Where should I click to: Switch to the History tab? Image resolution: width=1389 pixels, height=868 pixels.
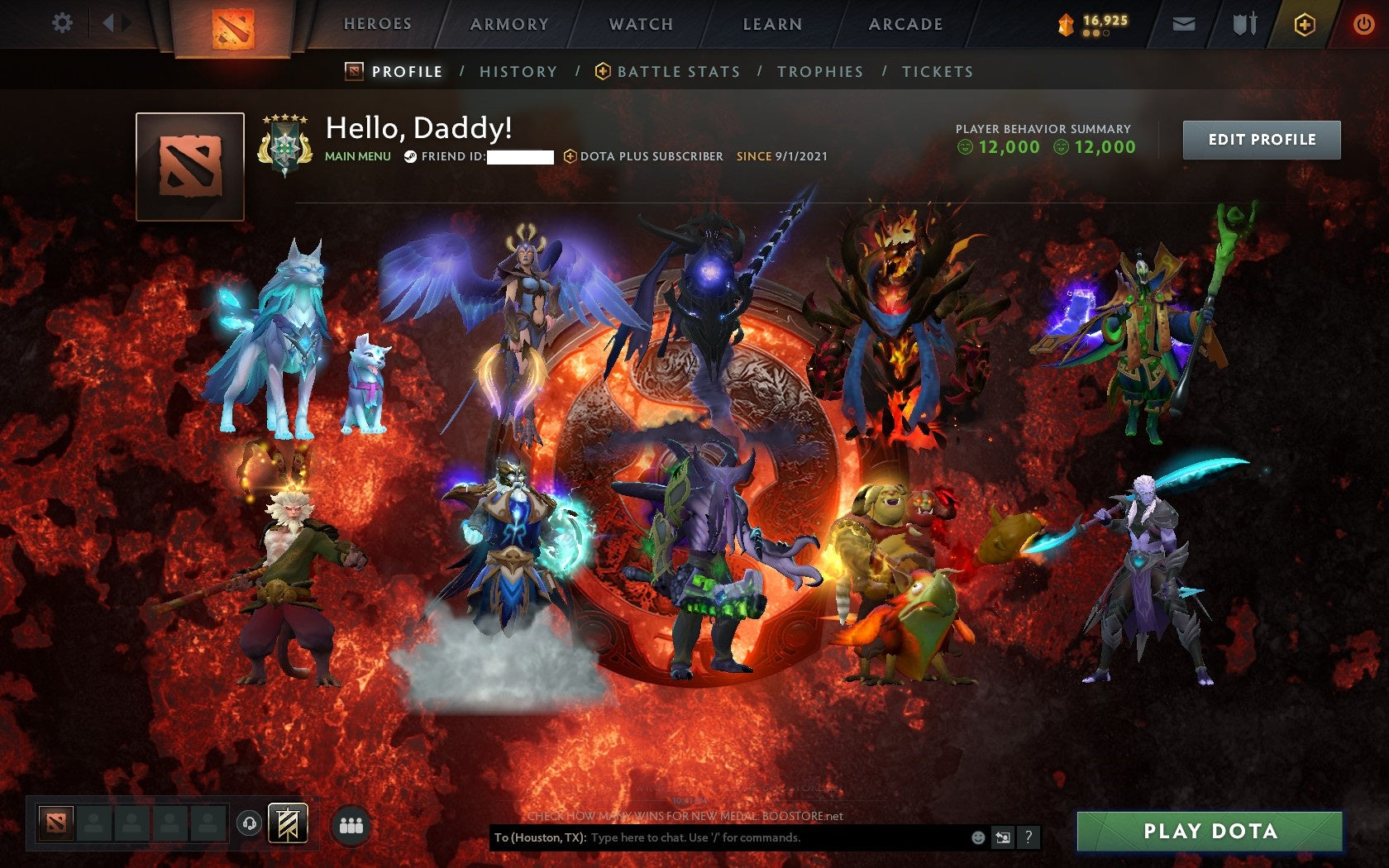point(518,72)
